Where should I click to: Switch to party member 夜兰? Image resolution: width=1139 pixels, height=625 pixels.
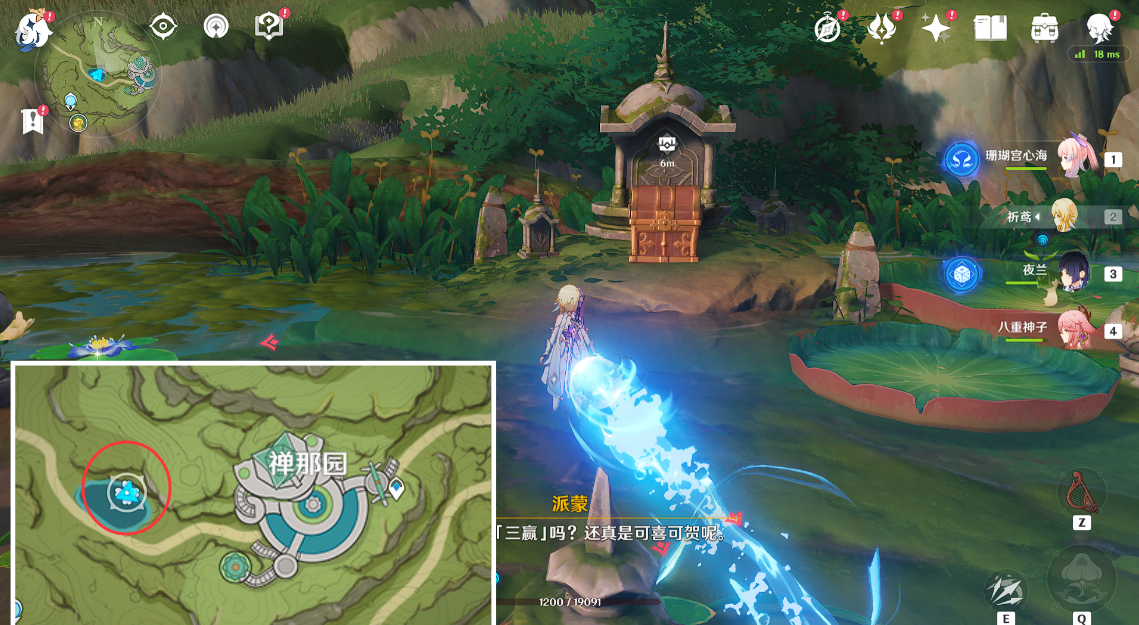coord(1072,273)
